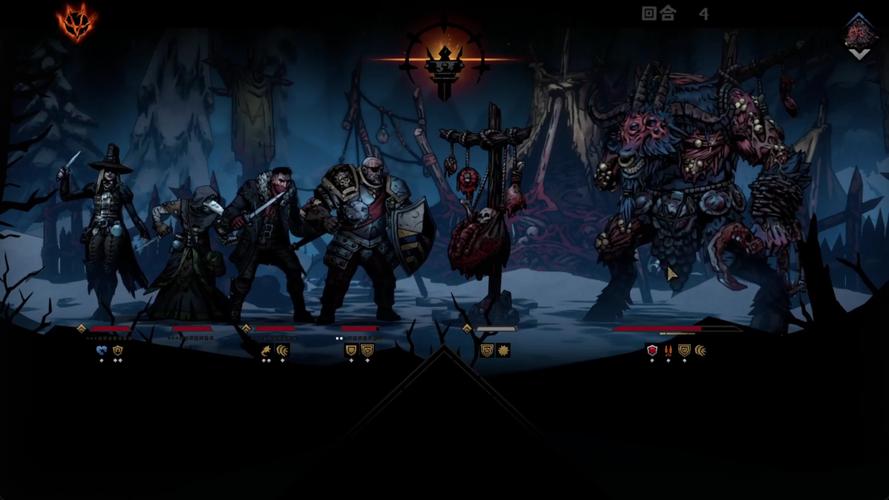Inspect the red shield token under the boss
Viewport: 889px width, 500px height.
click(652, 350)
